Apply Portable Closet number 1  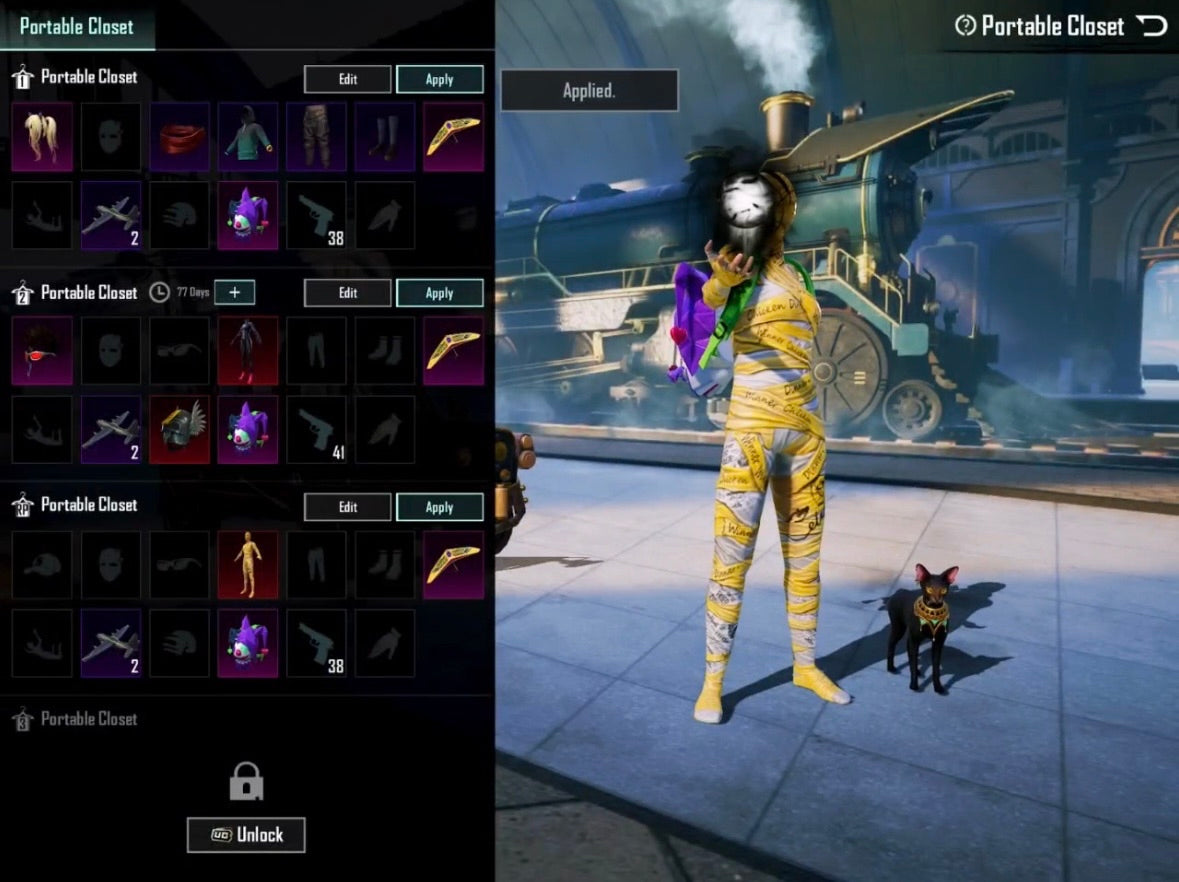coord(439,79)
